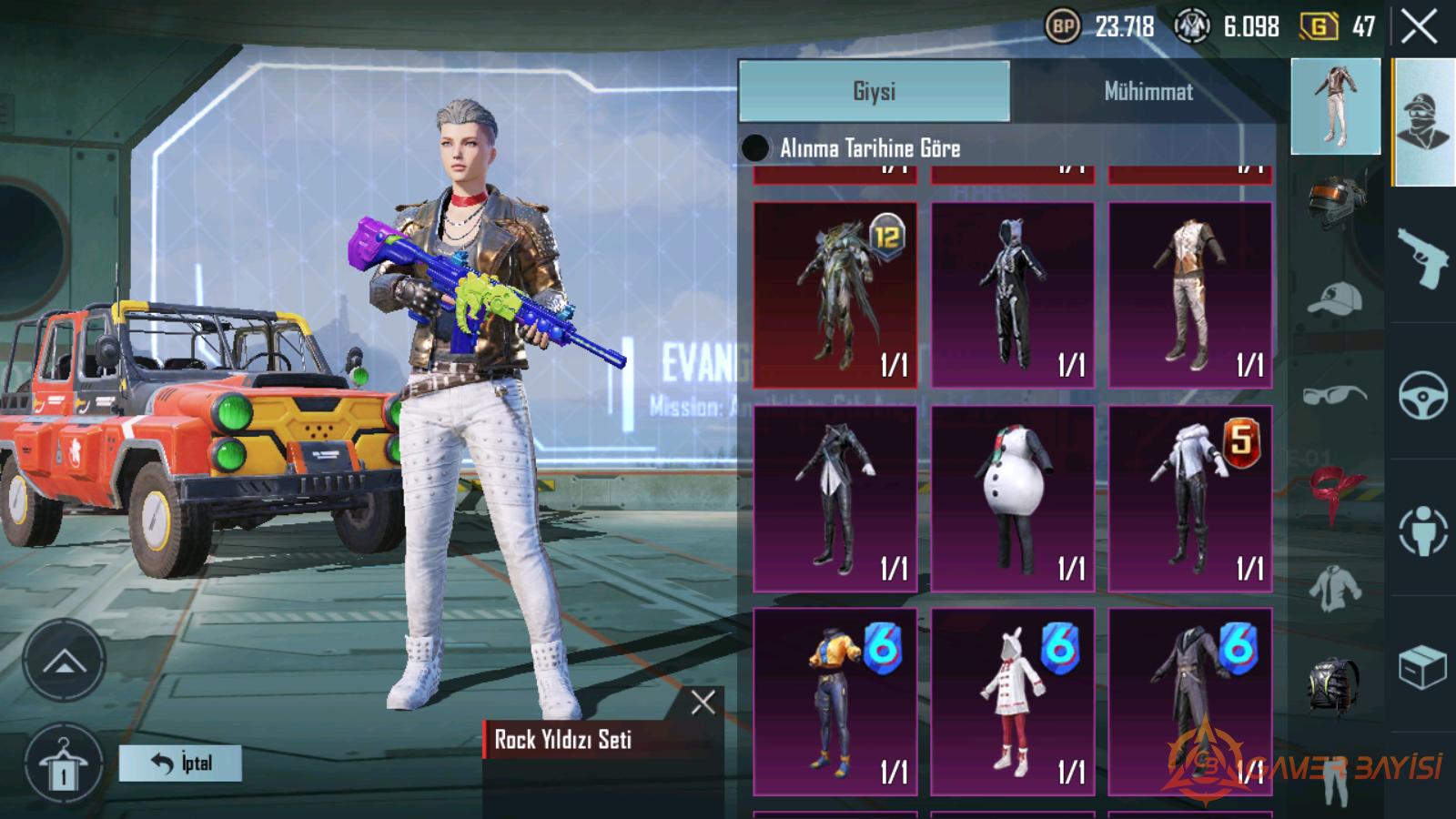Viewport: 1456px width, 819px height.
Task: Select the snowman costume
Action: point(1012,499)
